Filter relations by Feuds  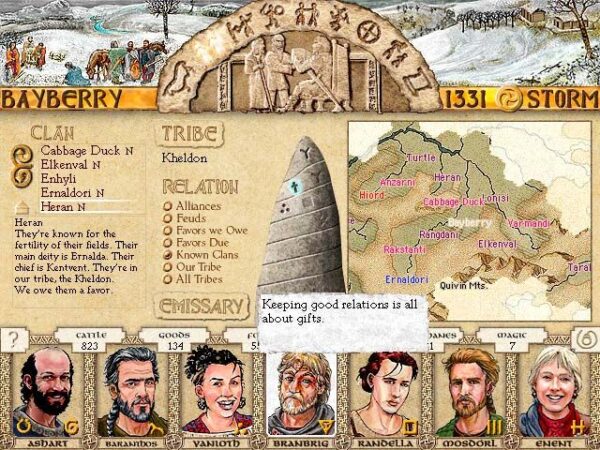tap(194, 219)
